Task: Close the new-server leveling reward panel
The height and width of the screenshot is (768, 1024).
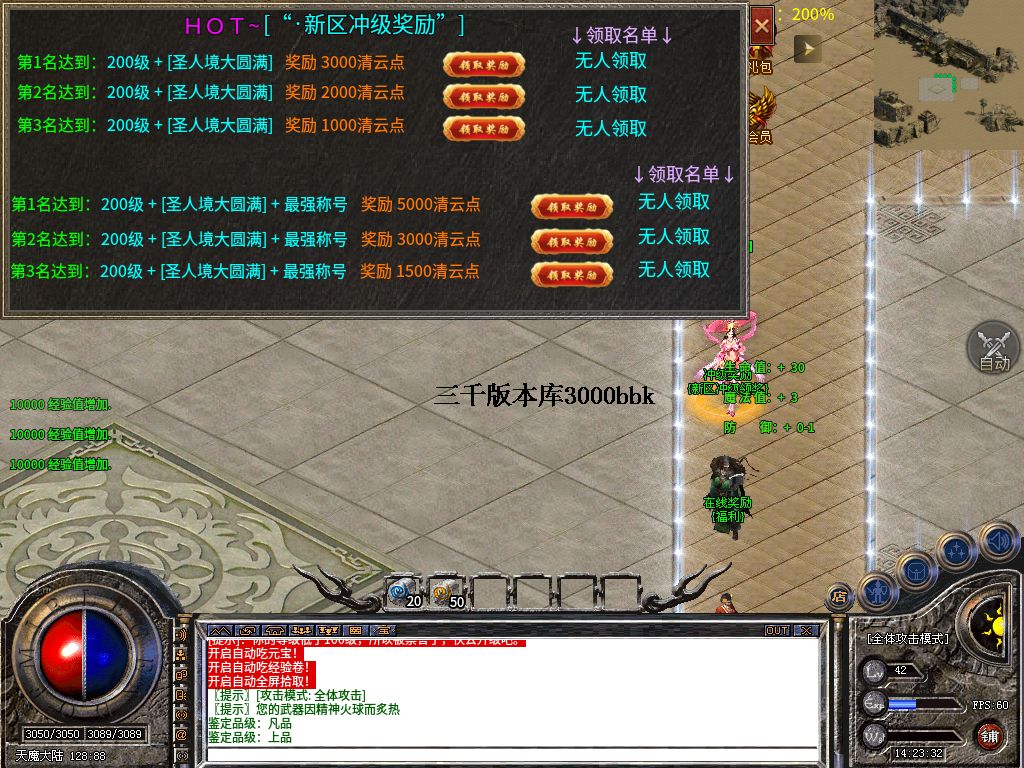Action: 762,26
